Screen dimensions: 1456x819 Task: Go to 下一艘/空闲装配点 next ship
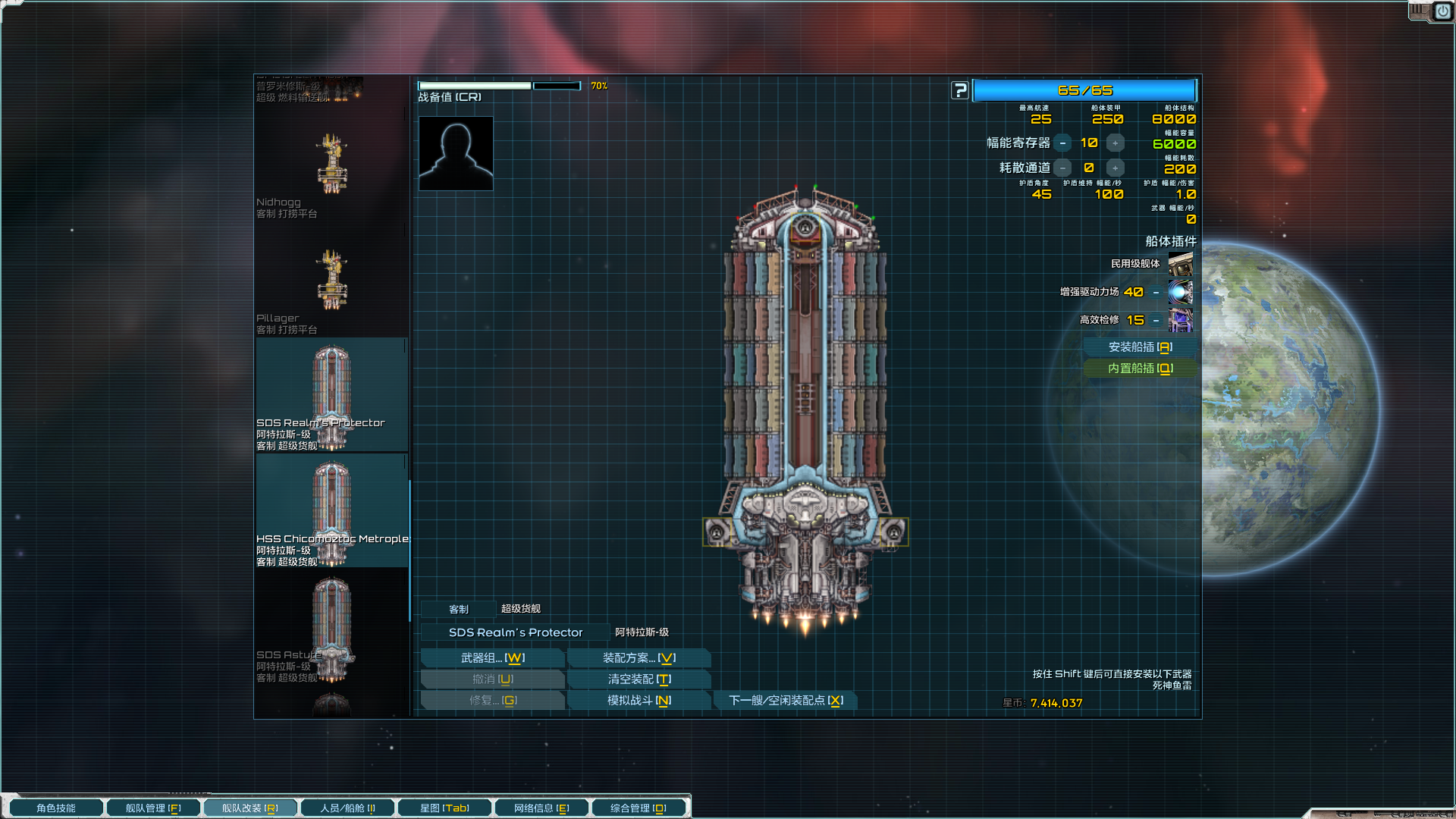click(786, 701)
